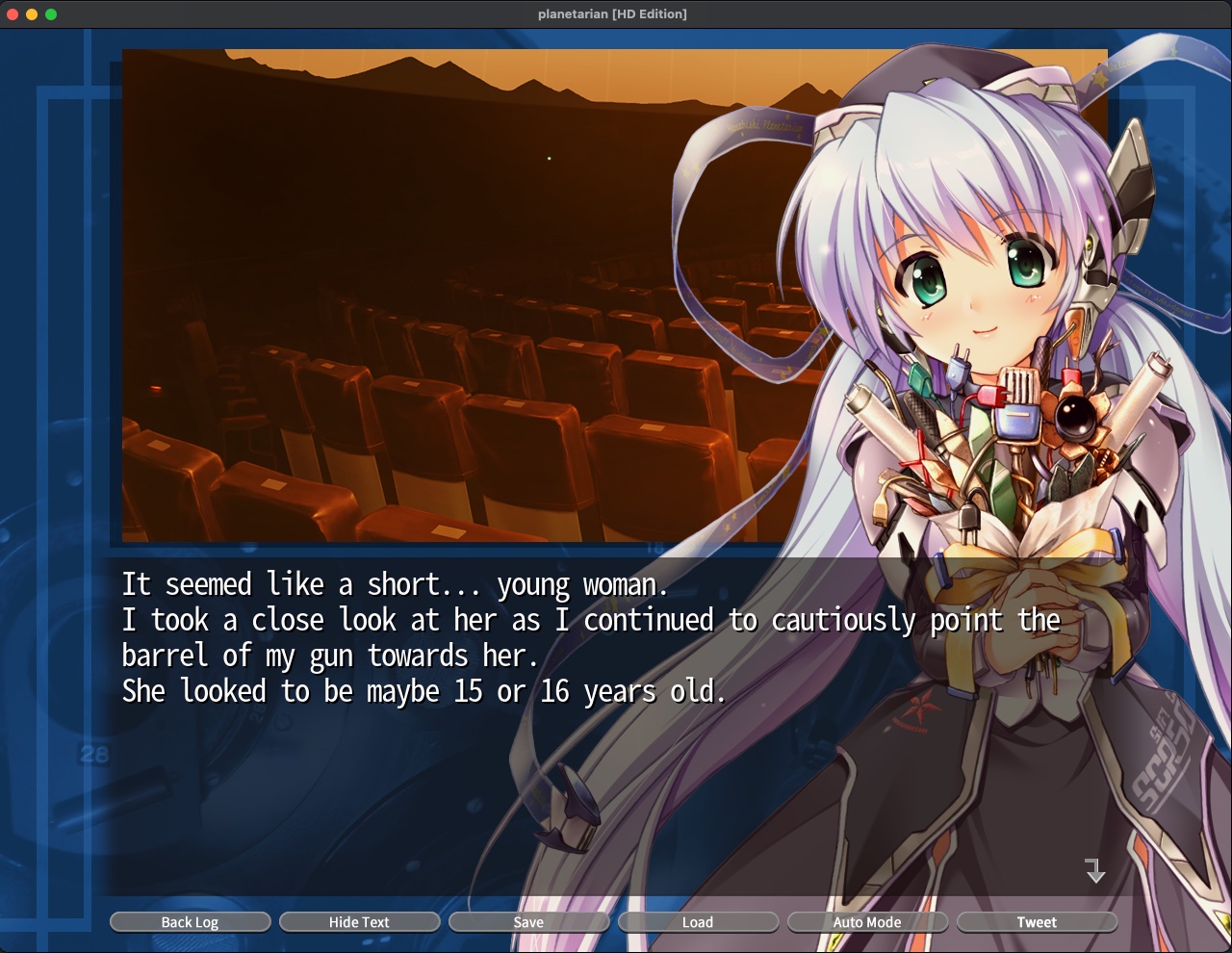1232x953 pixels.
Task: Click the bent page-advance arrow icon
Action: pos(1095,873)
